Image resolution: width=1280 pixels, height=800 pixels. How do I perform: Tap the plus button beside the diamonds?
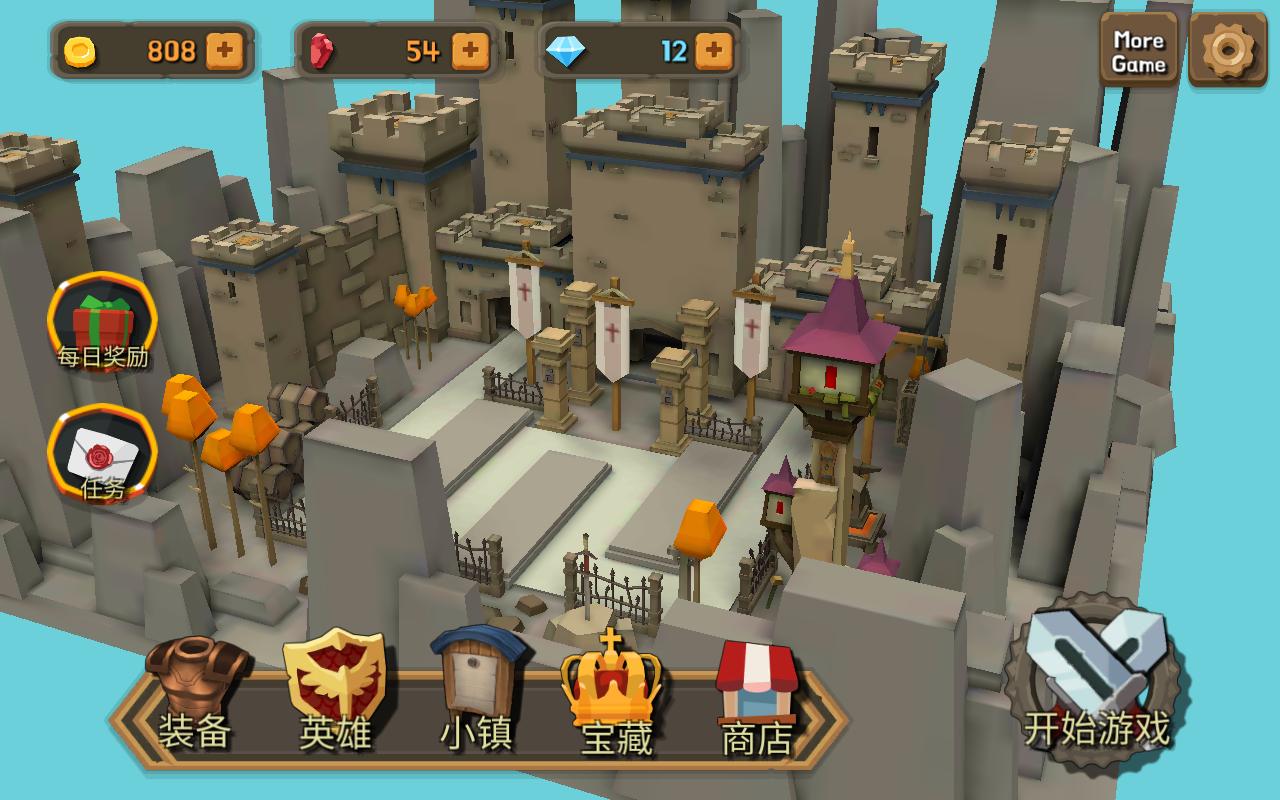pyautogui.click(x=713, y=50)
